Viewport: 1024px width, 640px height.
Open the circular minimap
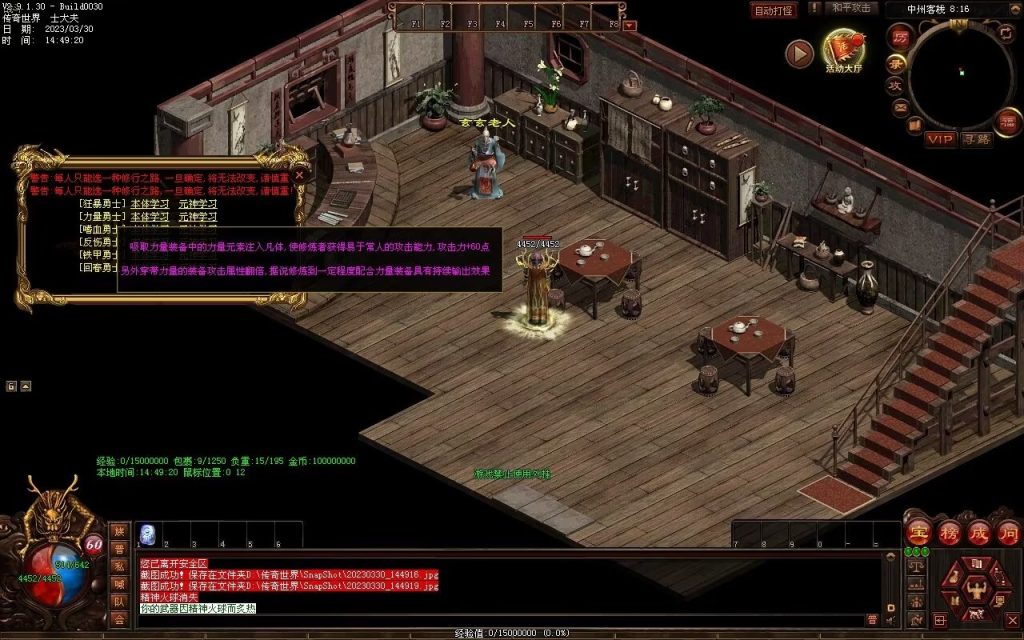click(962, 75)
